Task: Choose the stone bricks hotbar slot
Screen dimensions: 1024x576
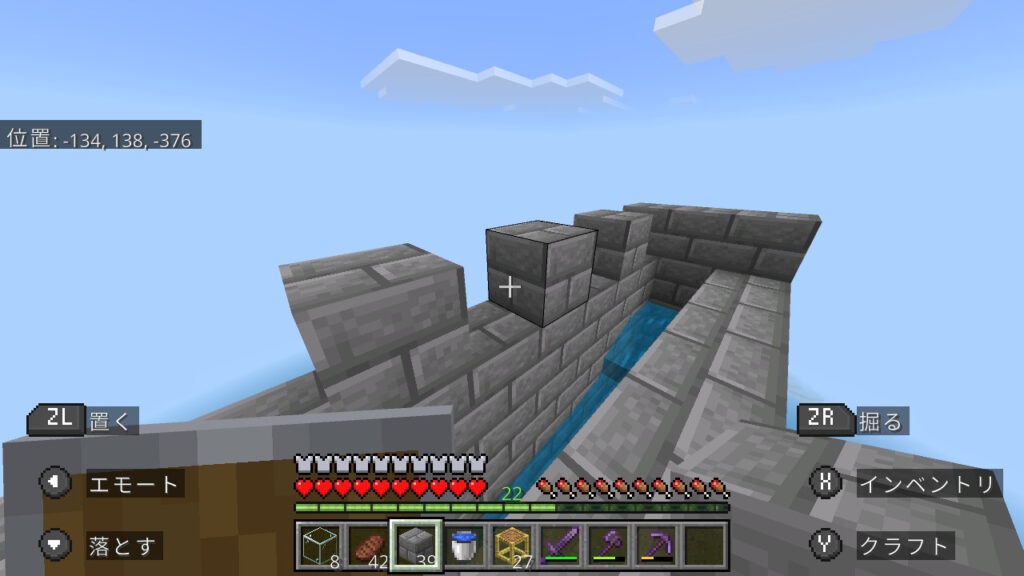Action: 414,545
